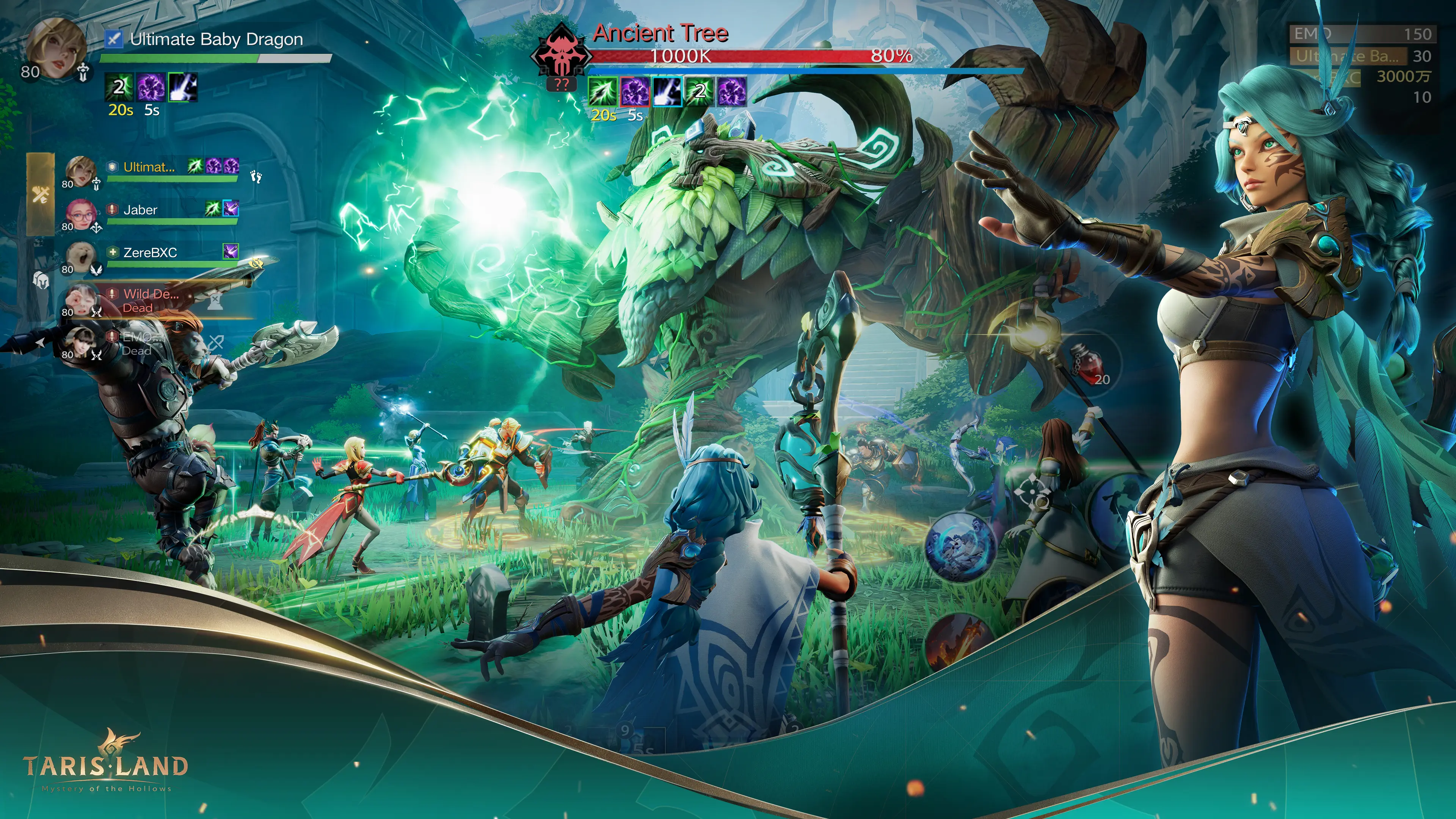This screenshot has width=1456, height=819.
Task: Switch to the helmet tab
Action: pyautogui.click(x=41, y=280)
